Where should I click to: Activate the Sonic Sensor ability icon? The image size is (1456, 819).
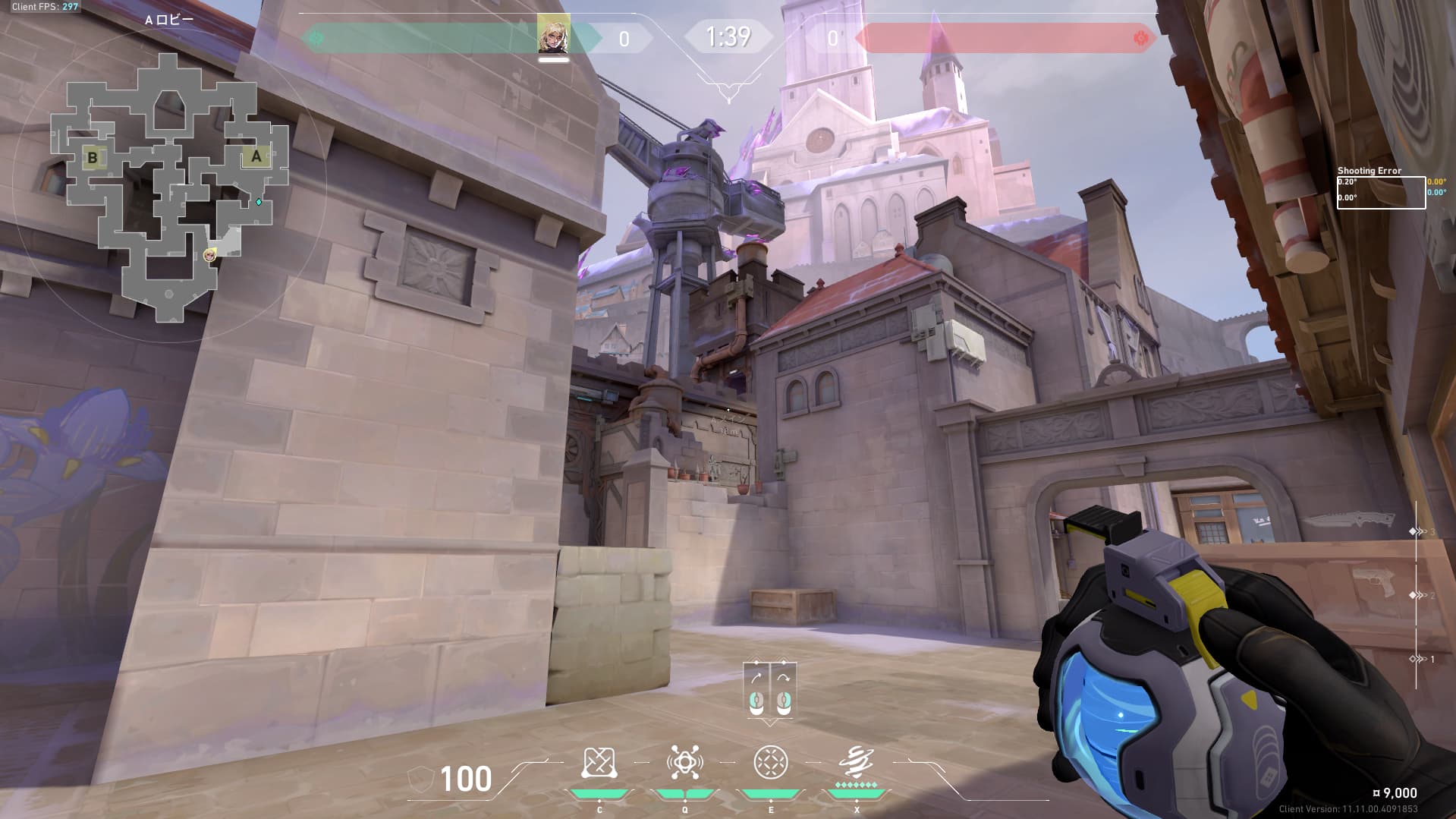click(684, 763)
